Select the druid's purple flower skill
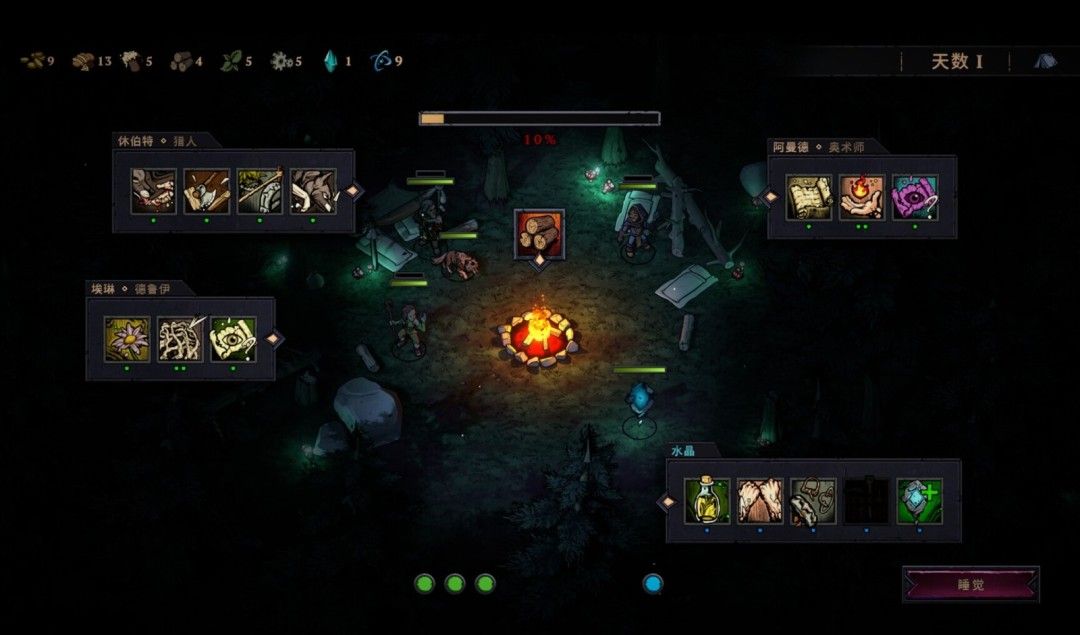This screenshot has height=635, width=1080. pos(127,339)
